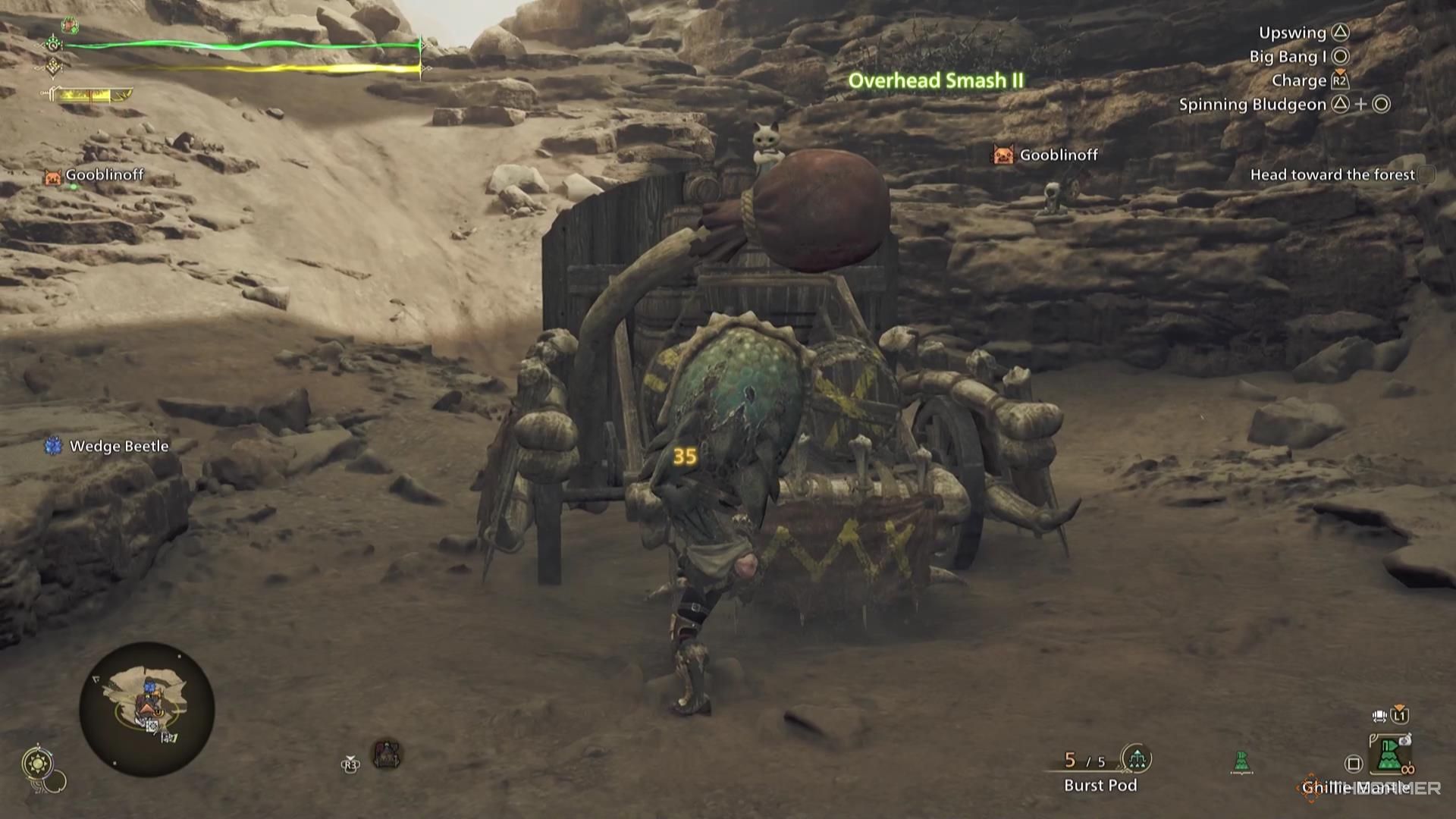Select the Overhead Smash II move label
This screenshot has width=1456, height=819.
936,80
